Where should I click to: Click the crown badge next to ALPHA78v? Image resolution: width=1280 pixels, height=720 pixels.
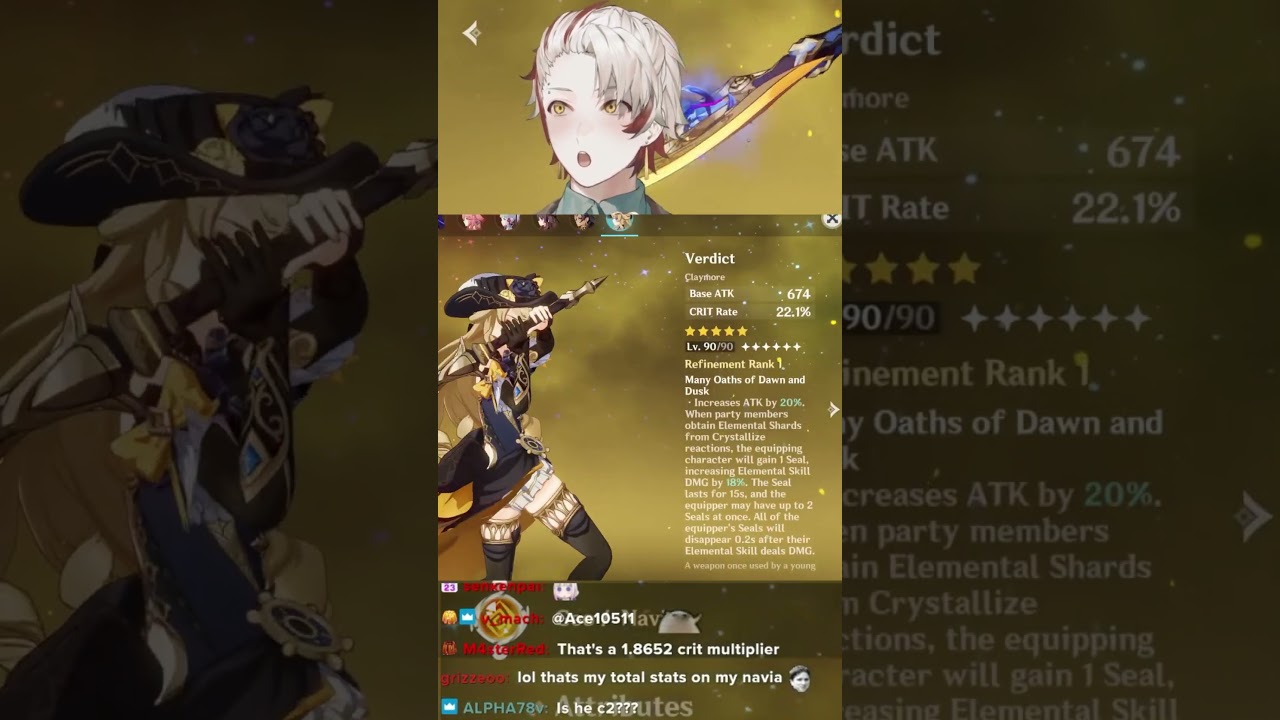click(x=449, y=704)
